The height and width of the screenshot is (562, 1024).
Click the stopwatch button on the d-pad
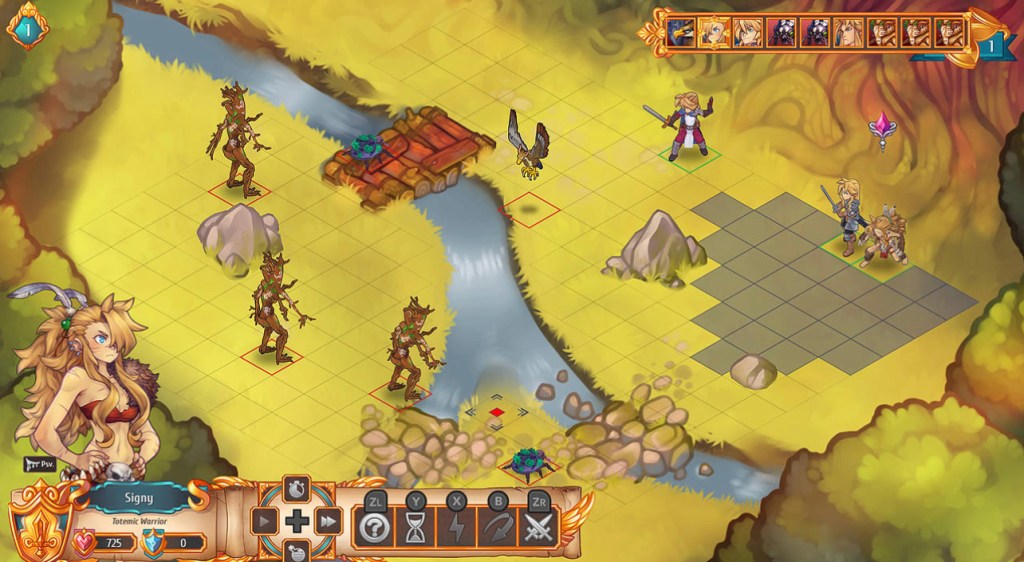pos(297,489)
